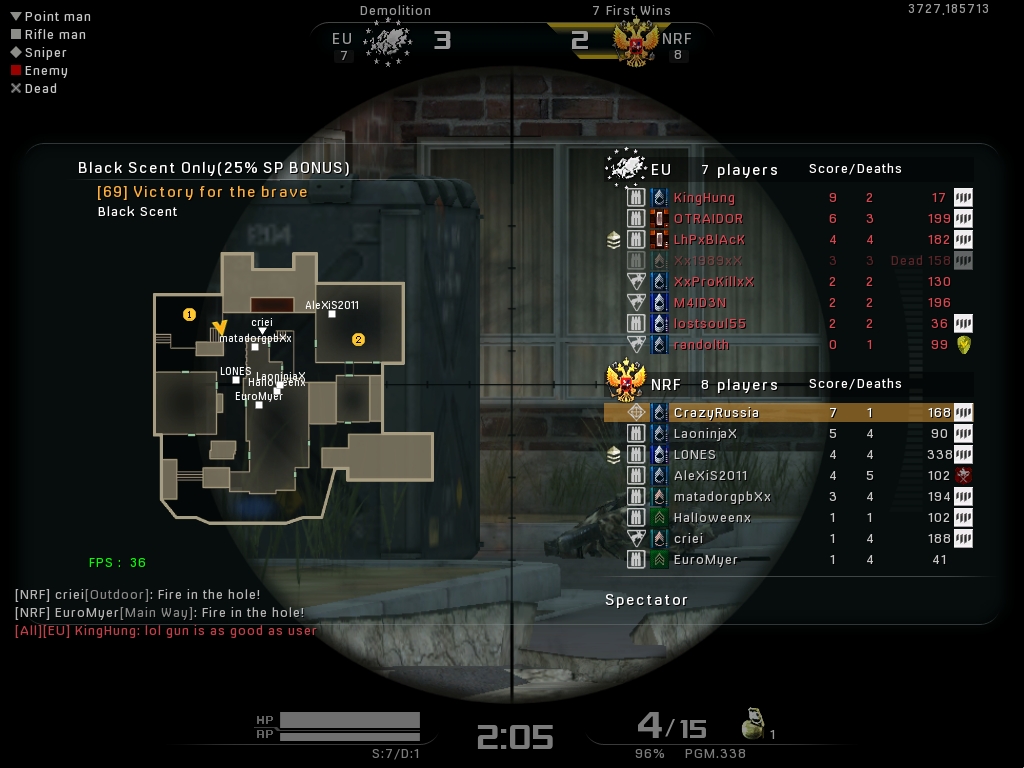
Task: Choose the LhPxBlAcK player row
Action: point(709,240)
